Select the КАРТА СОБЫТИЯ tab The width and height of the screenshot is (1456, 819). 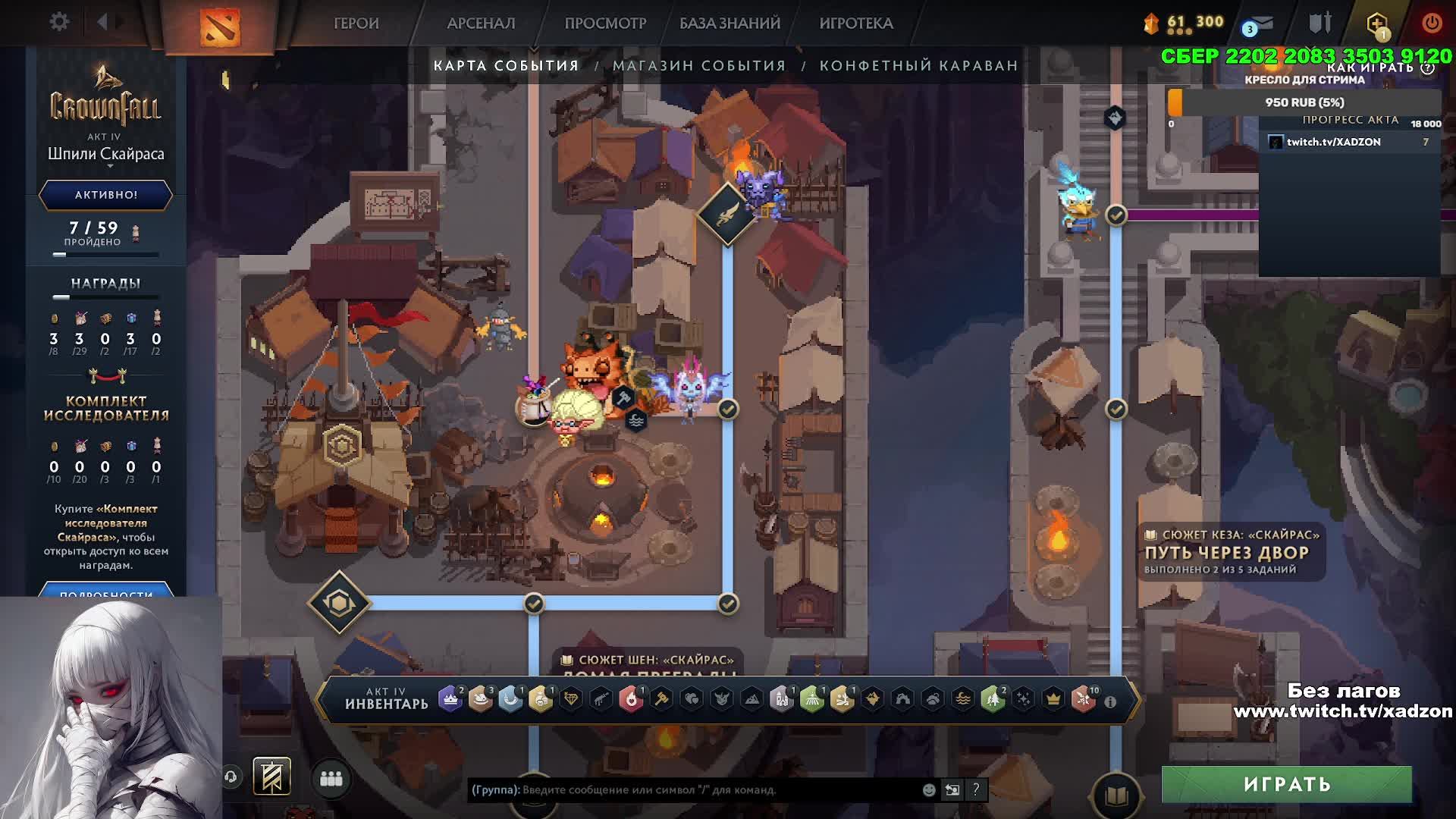pos(506,66)
